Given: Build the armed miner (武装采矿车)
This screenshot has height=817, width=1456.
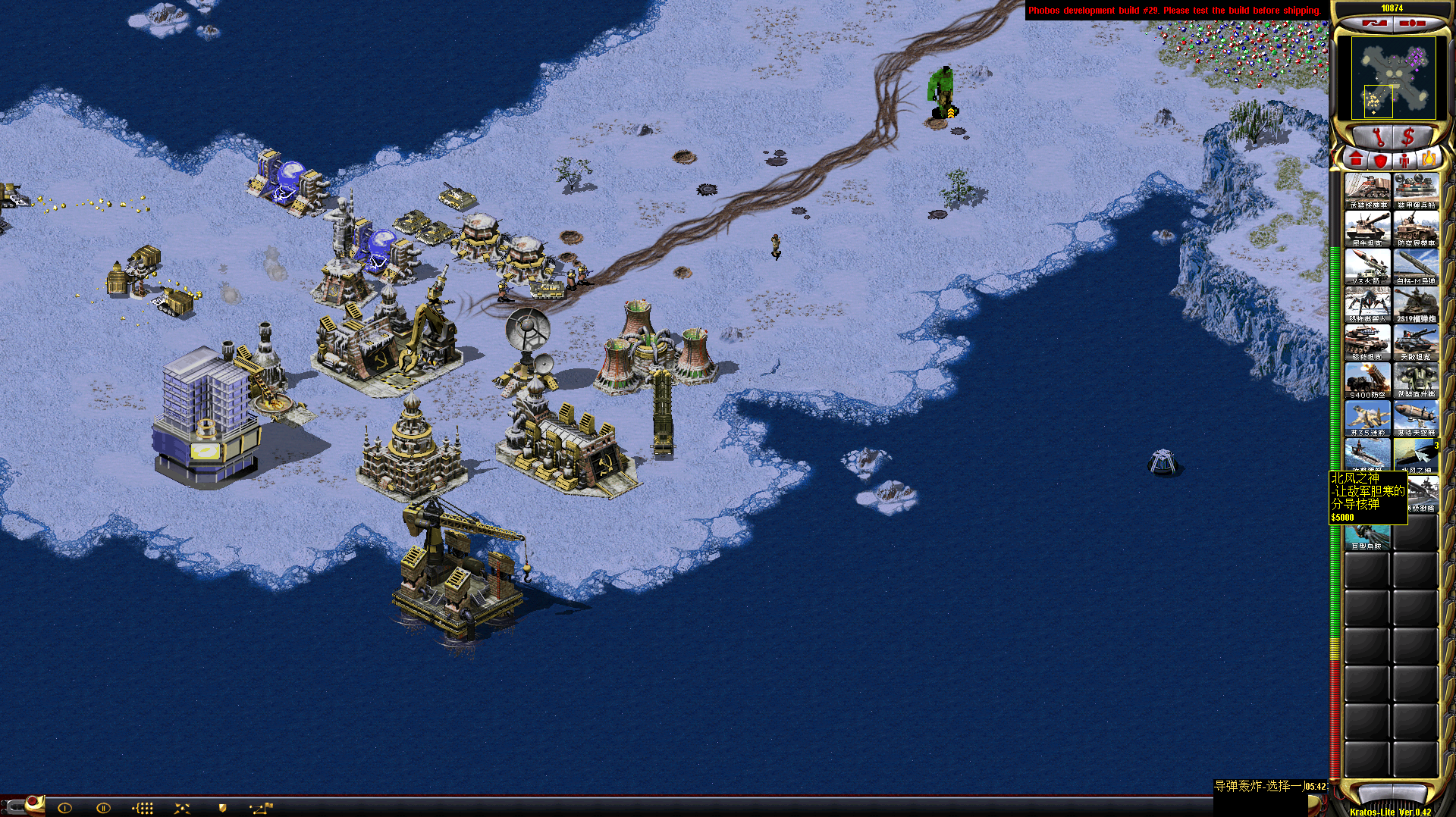Looking at the screenshot, I should coord(1367,190).
